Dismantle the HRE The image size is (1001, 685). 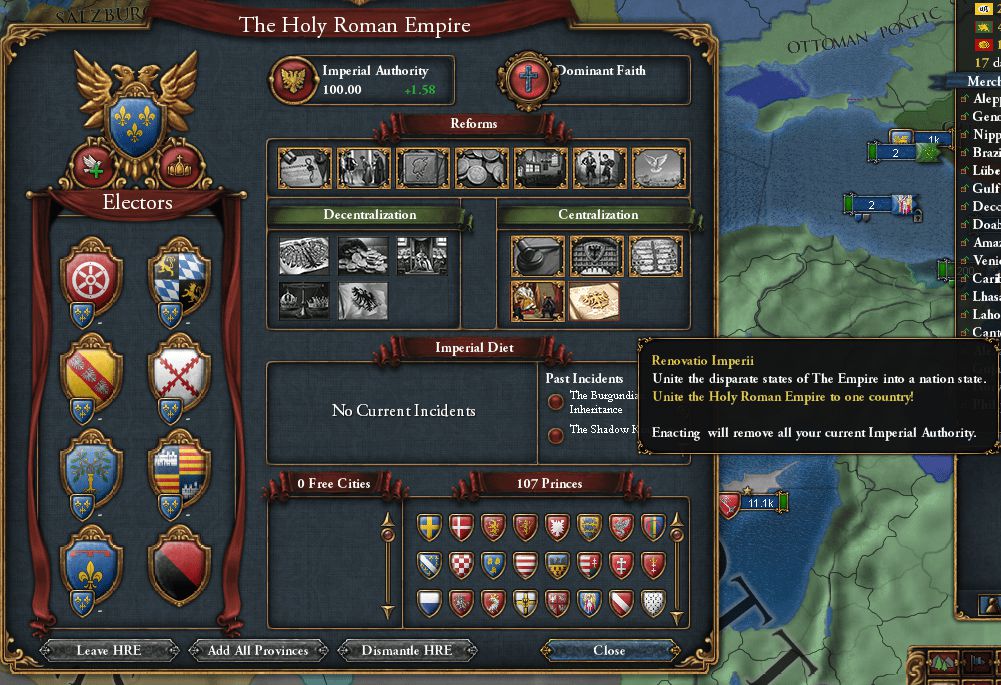408,650
